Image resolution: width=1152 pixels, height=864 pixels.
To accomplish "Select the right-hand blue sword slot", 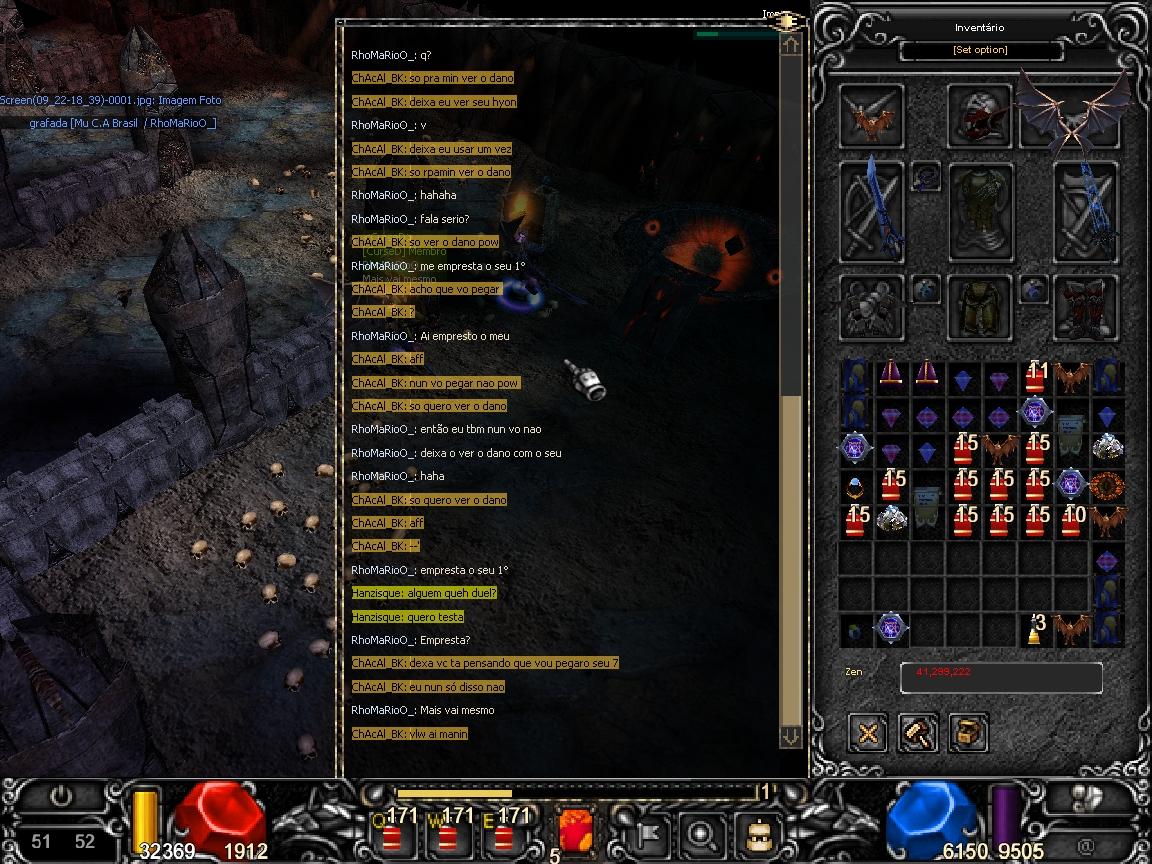I will [x=1086, y=212].
